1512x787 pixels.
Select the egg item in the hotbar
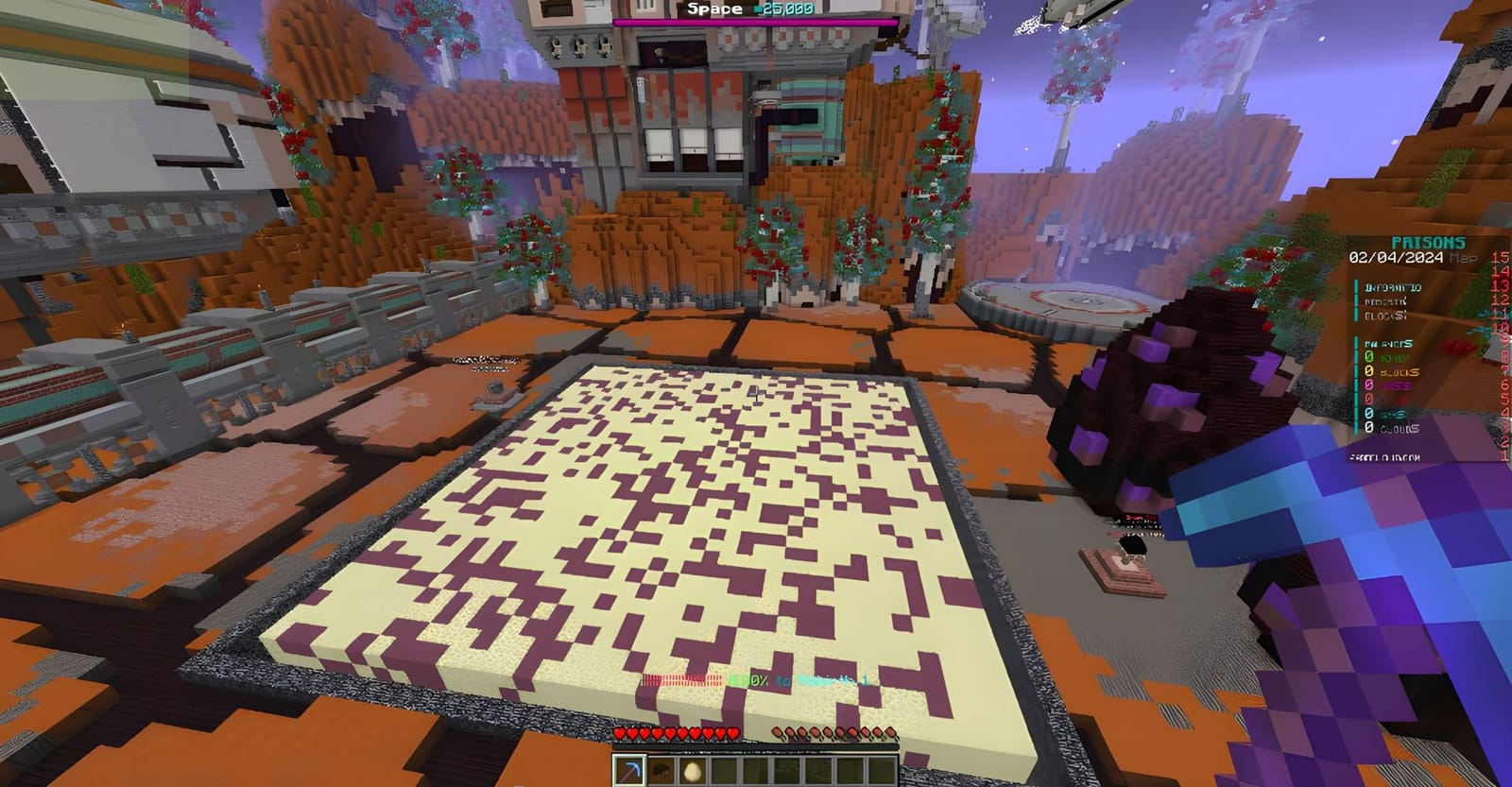[x=691, y=771]
